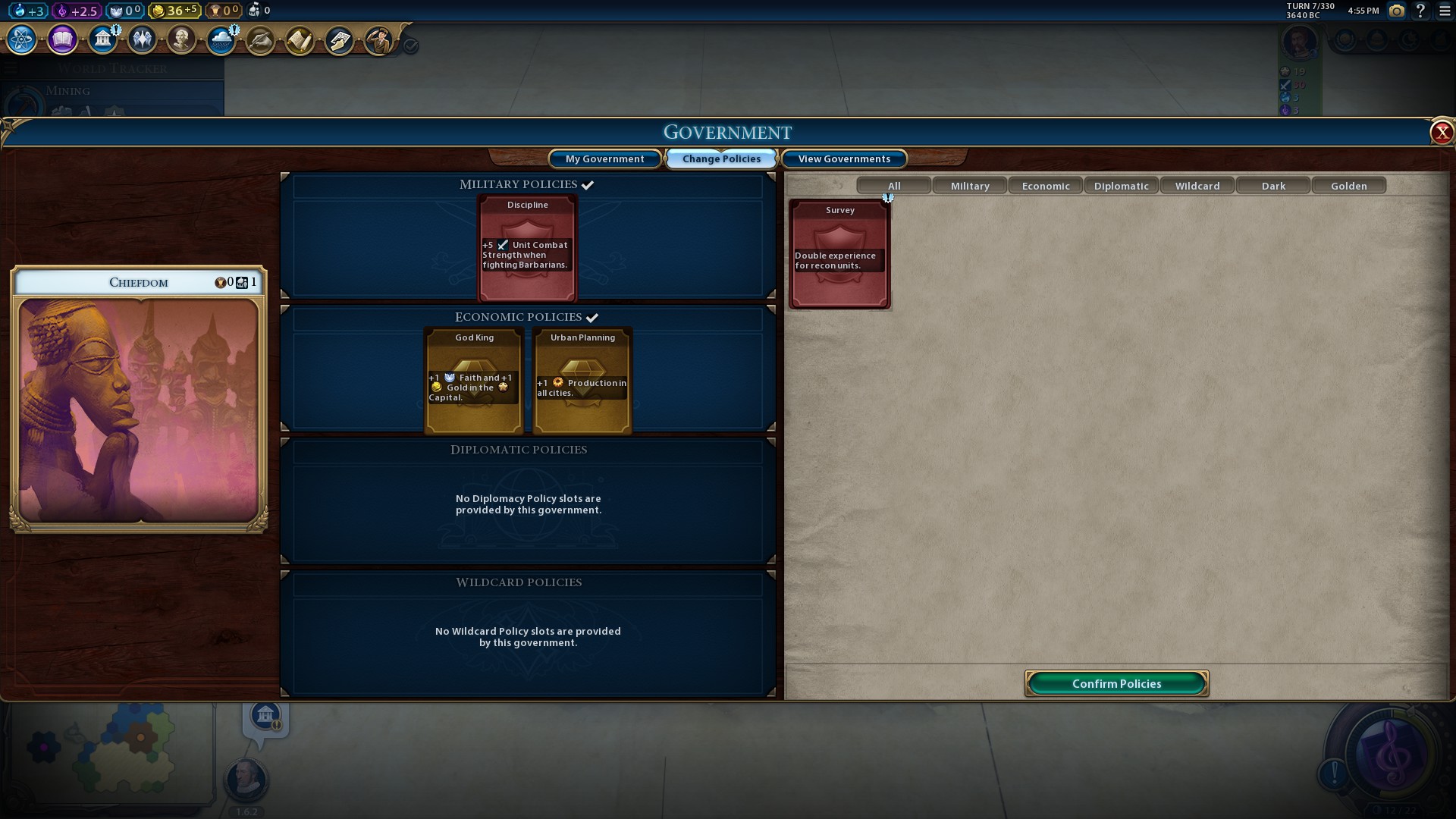This screenshot has width=1456, height=819.
Task: Close the Government window
Action: click(1441, 133)
